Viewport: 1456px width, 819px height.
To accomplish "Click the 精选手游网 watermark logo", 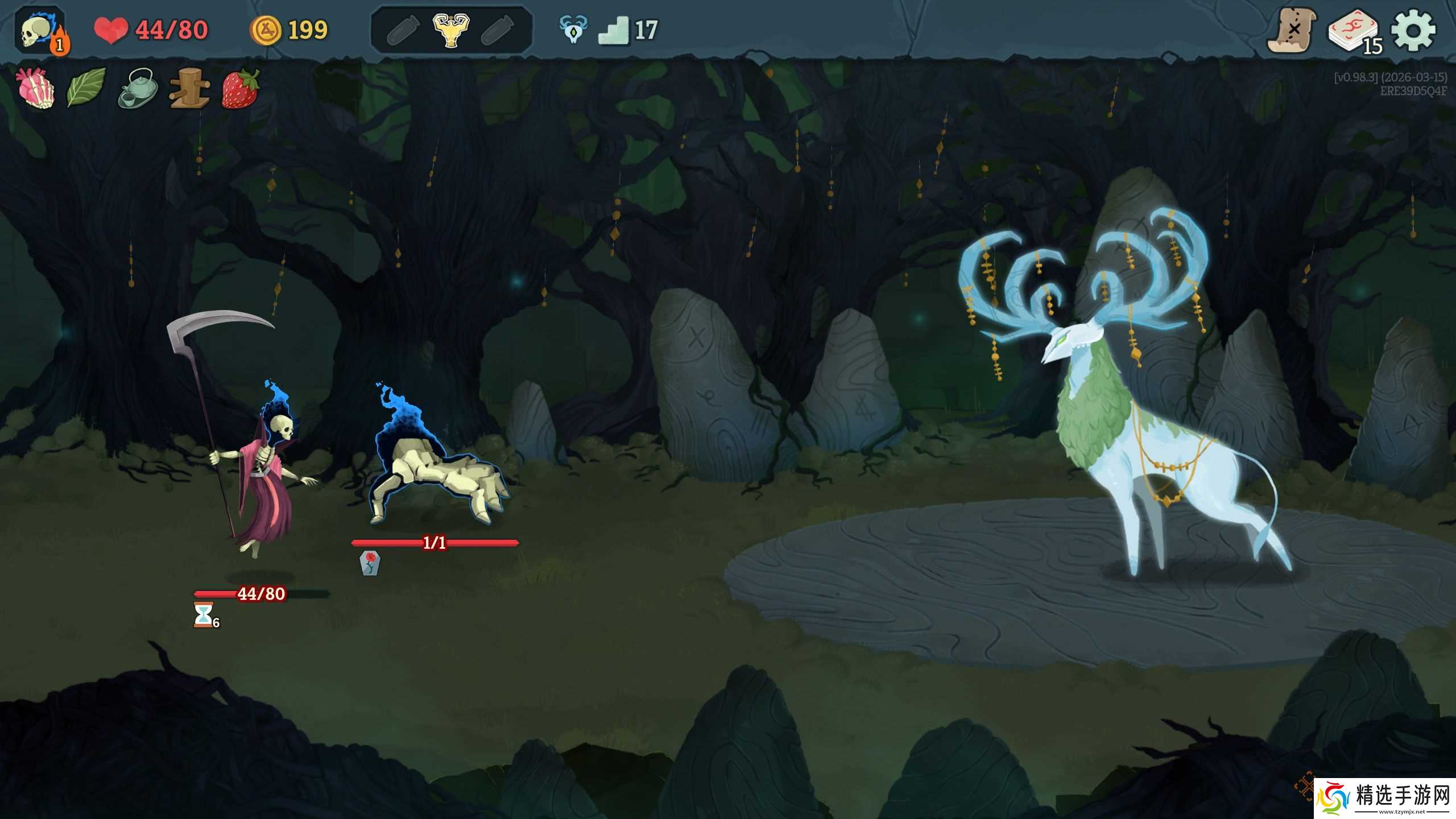I will pos(1385,799).
